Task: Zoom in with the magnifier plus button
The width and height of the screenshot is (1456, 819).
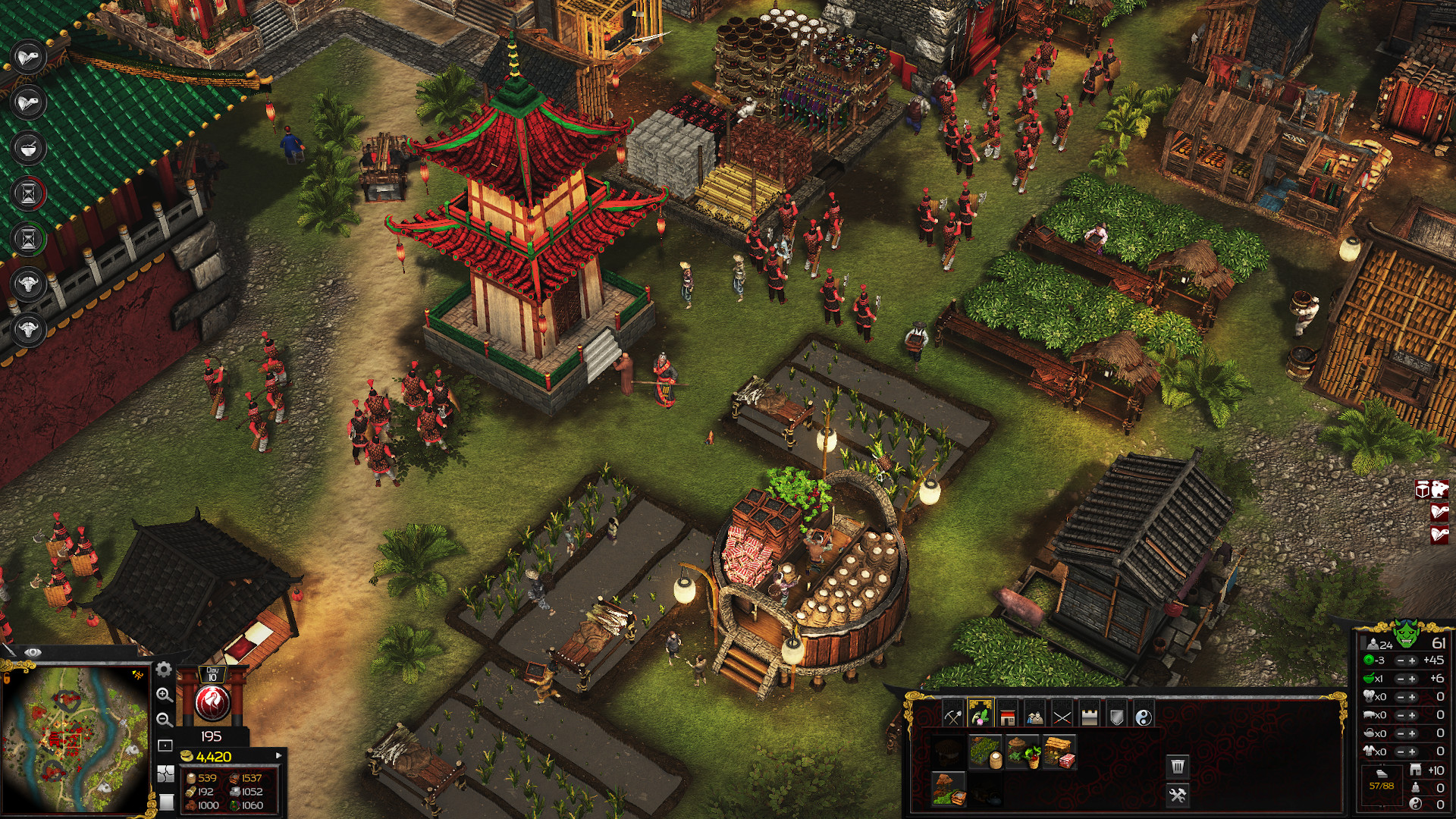Action: click(164, 695)
